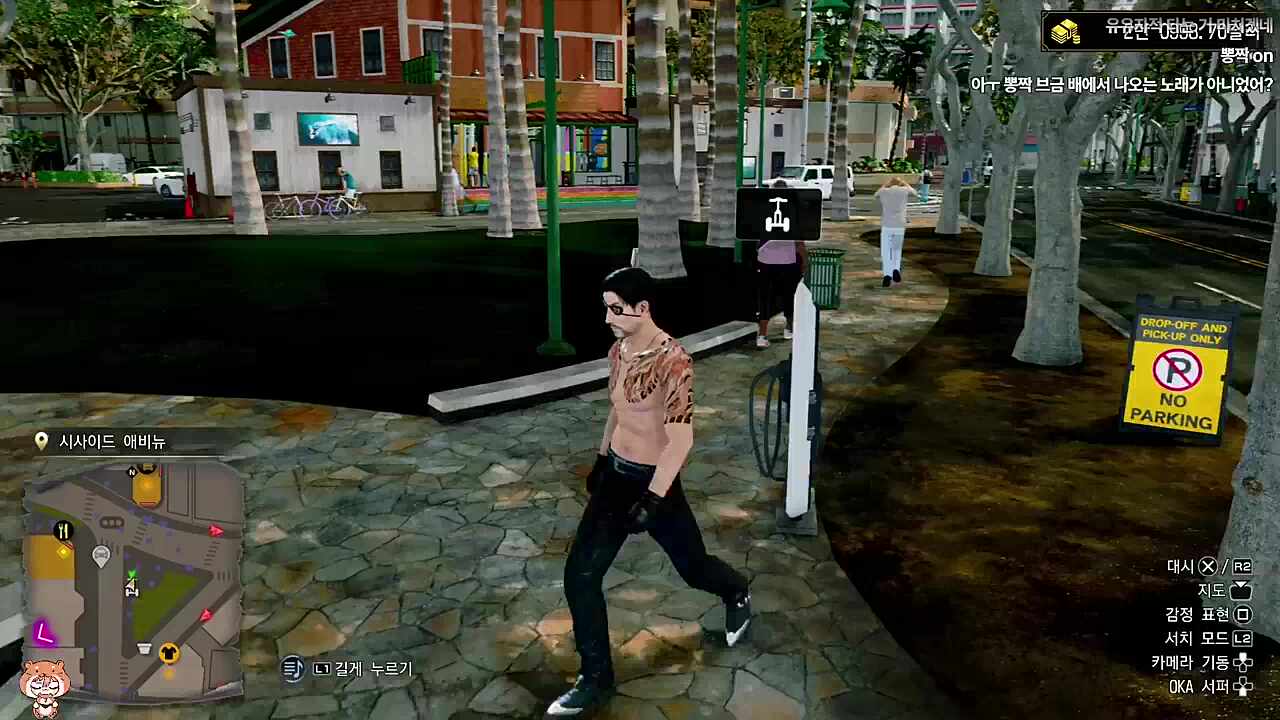The image size is (1280, 720).
Task: Click the trash bin icon on the minimap
Action: click(x=143, y=648)
